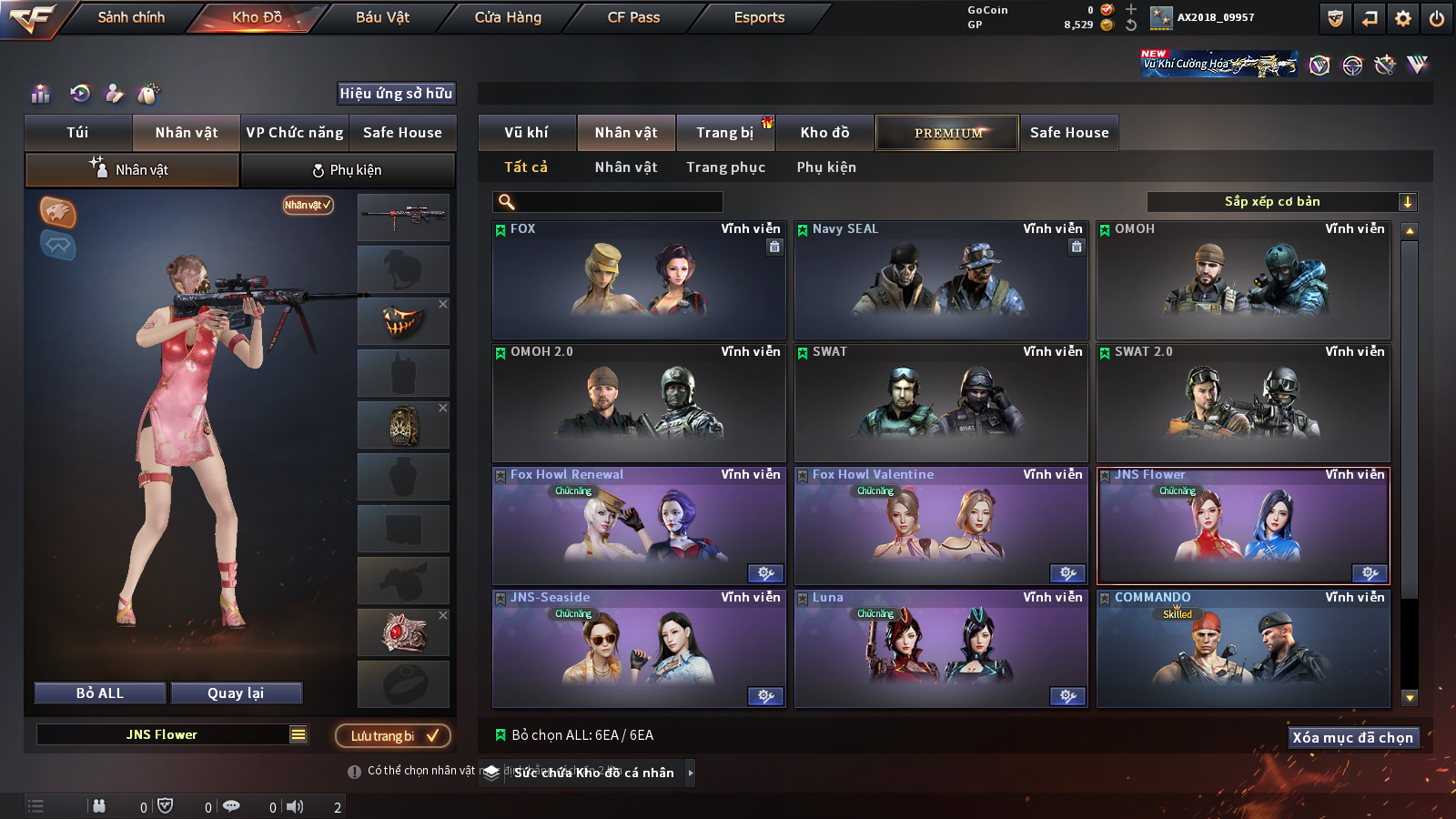1456x819 pixels.
Task: Click the power exit button
Action: (1437, 18)
